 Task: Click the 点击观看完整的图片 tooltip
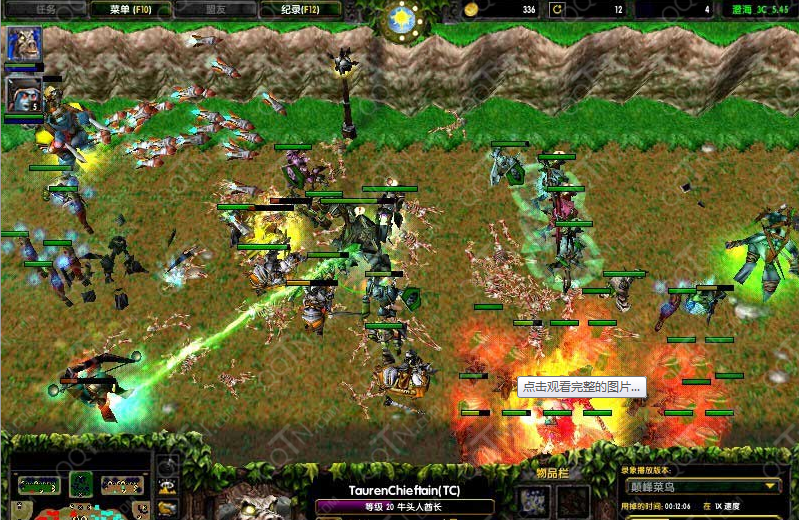pyautogui.click(x=582, y=387)
